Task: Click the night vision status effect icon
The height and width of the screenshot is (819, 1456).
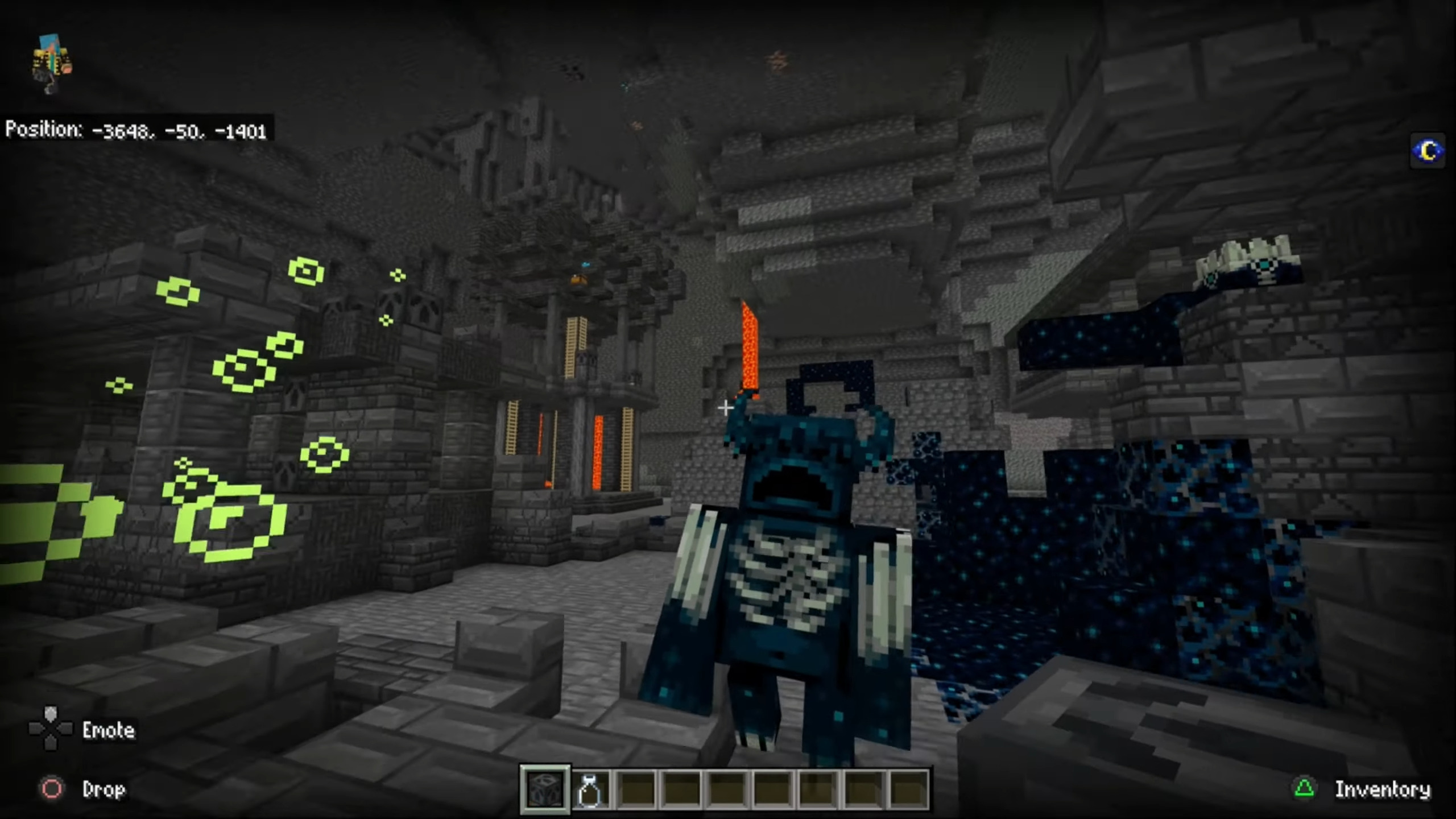Action: coord(1428,151)
